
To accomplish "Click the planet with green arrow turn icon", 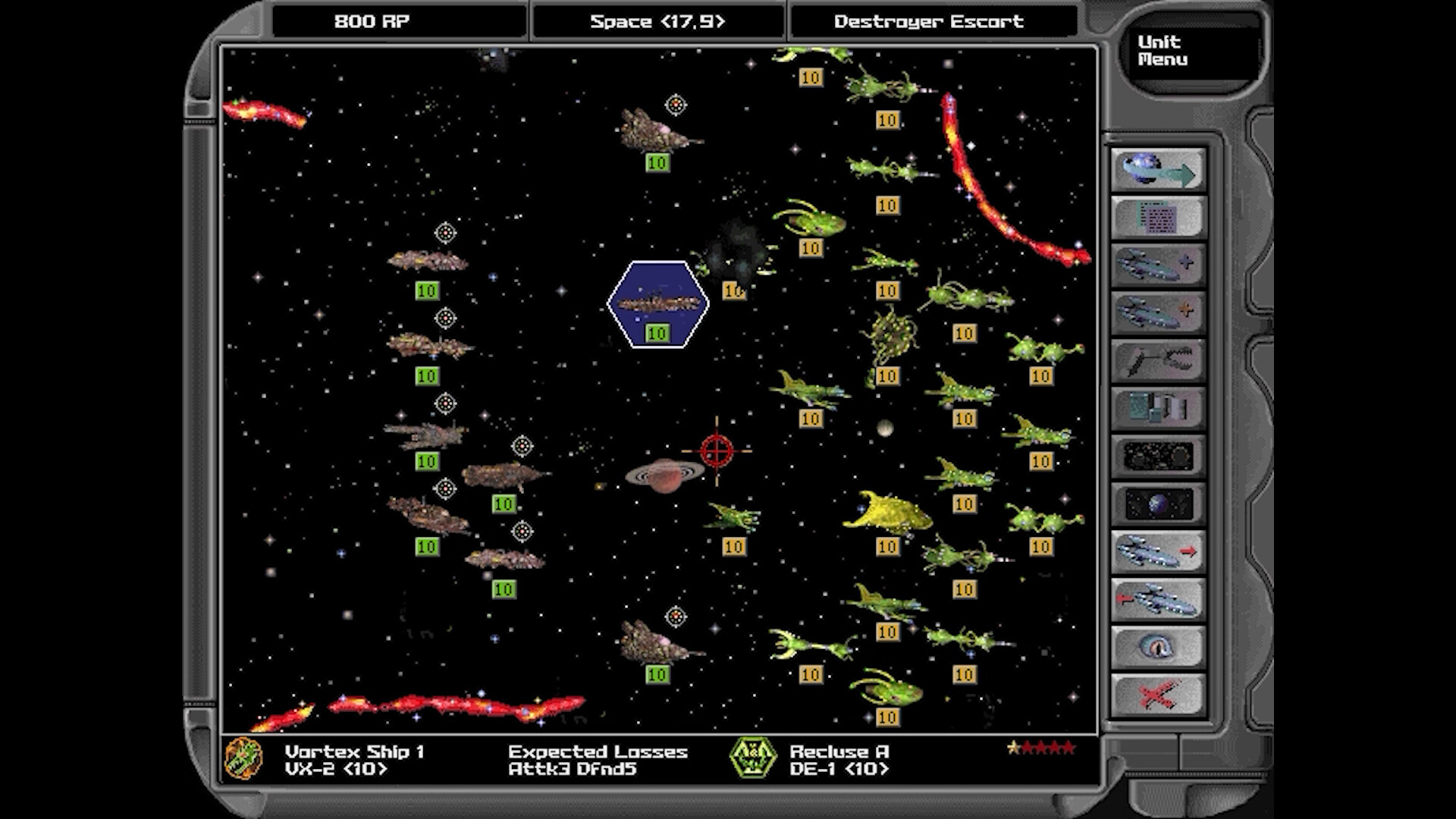I will click(x=1159, y=169).
